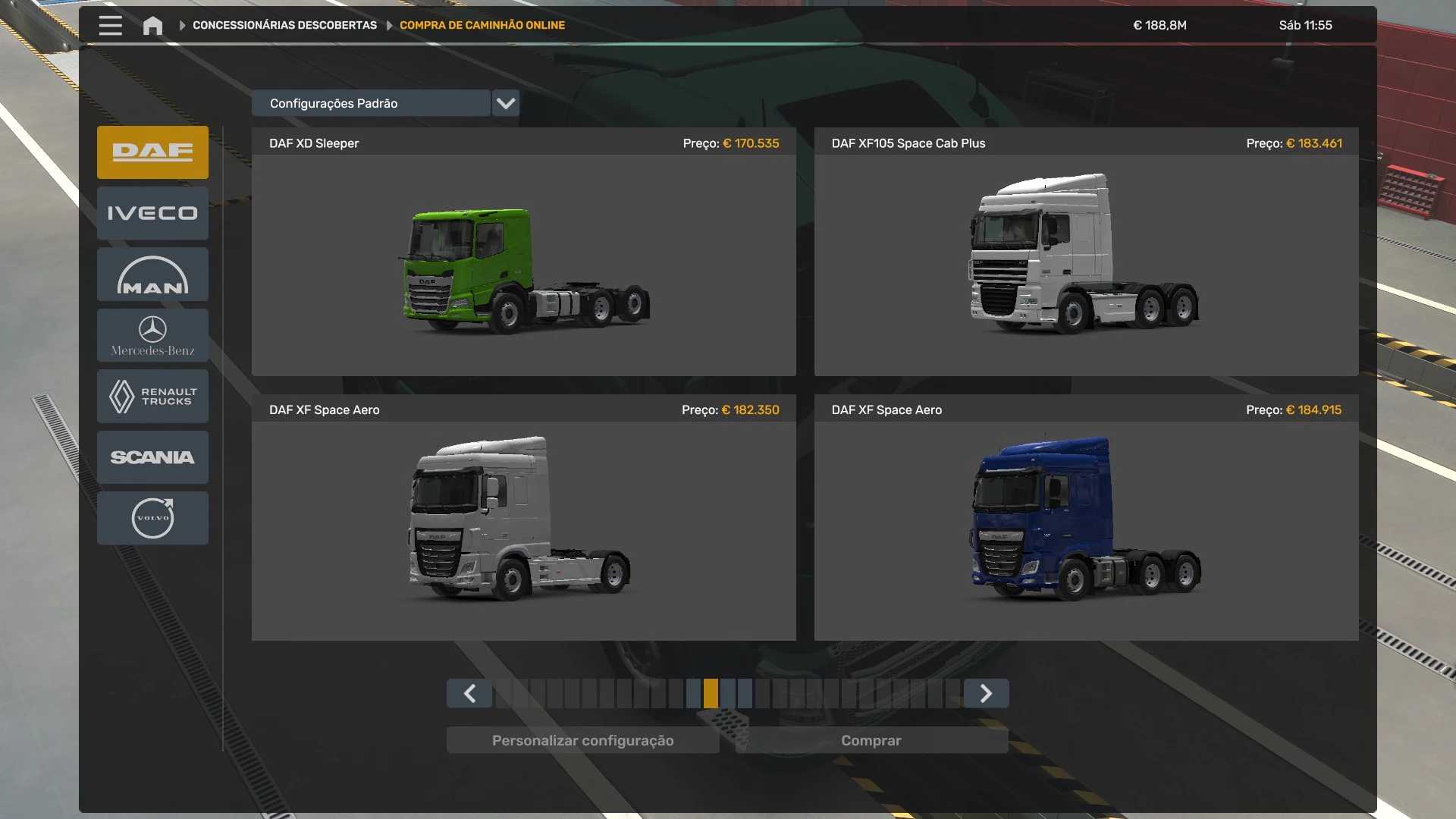Select the DAF brand tab
Viewport: 1456px width, 819px height.
(x=152, y=152)
